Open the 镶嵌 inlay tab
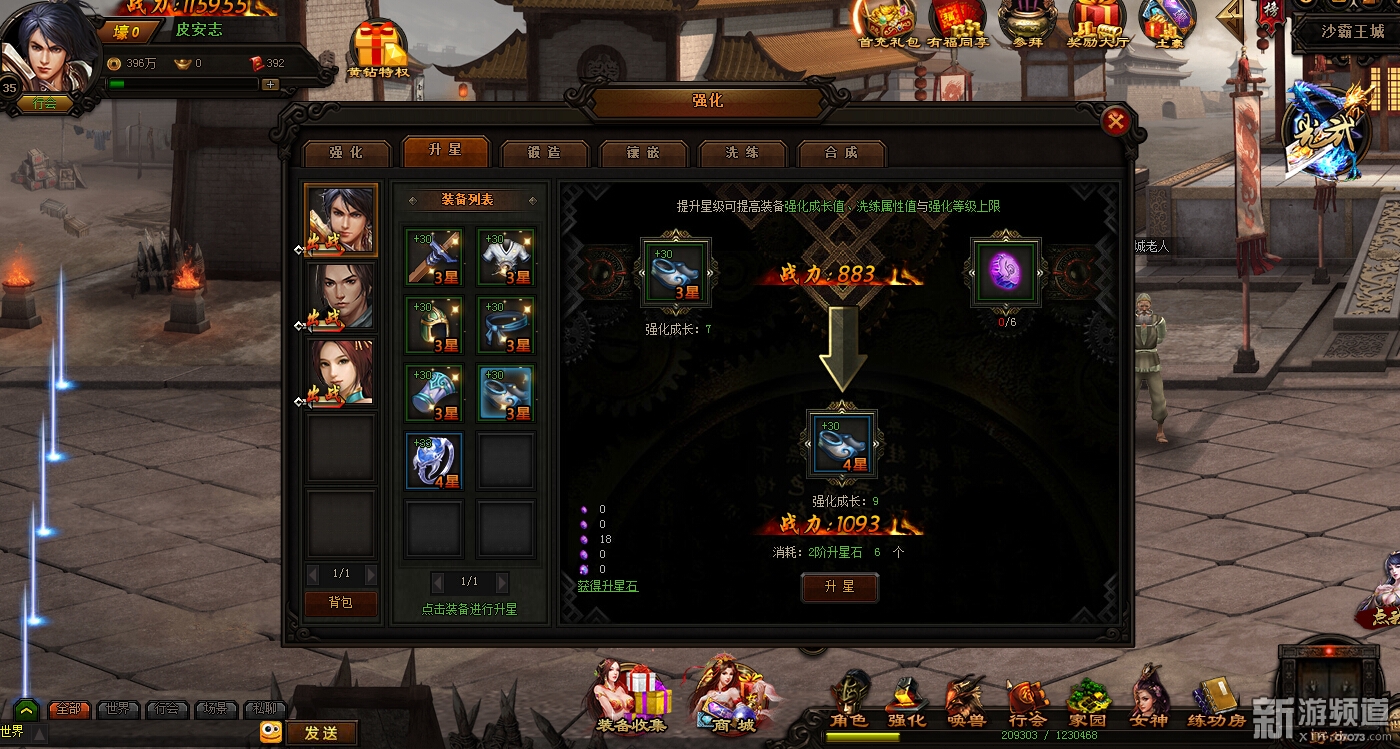 (x=643, y=153)
